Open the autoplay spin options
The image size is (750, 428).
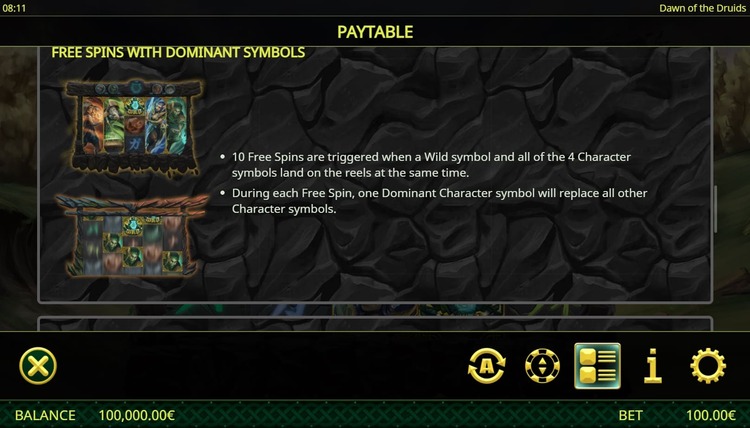click(x=487, y=367)
